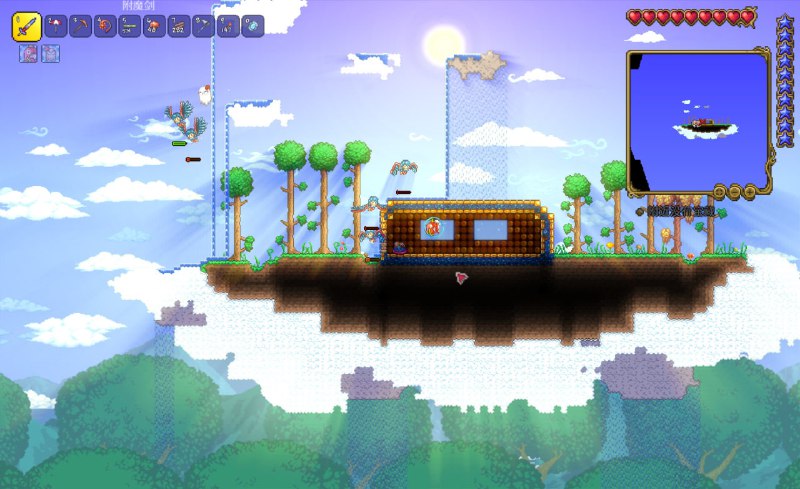
Task: Equip the silver axe in slot 8
Action: (x=204, y=26)
